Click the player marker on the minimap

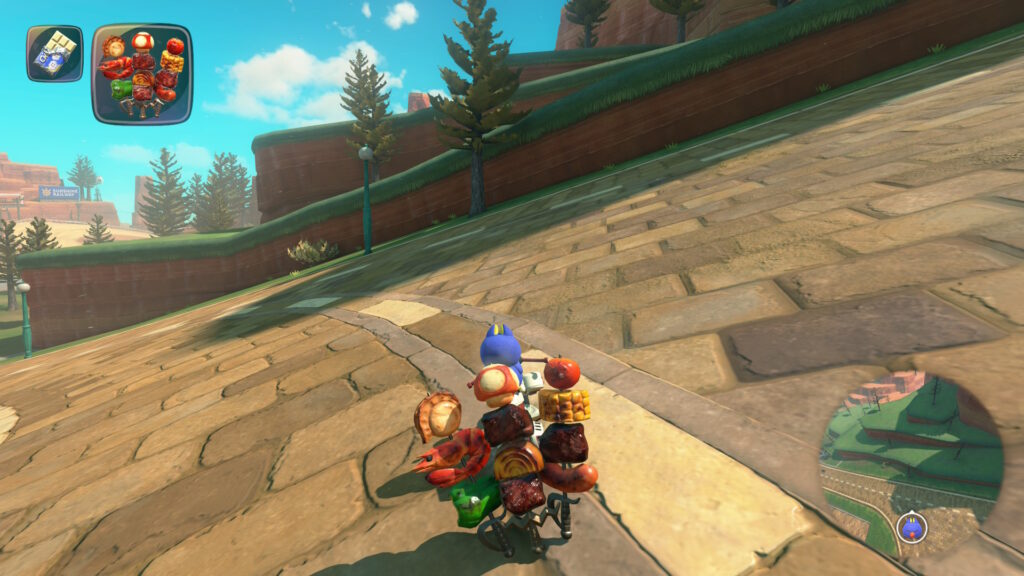point(911,526)
